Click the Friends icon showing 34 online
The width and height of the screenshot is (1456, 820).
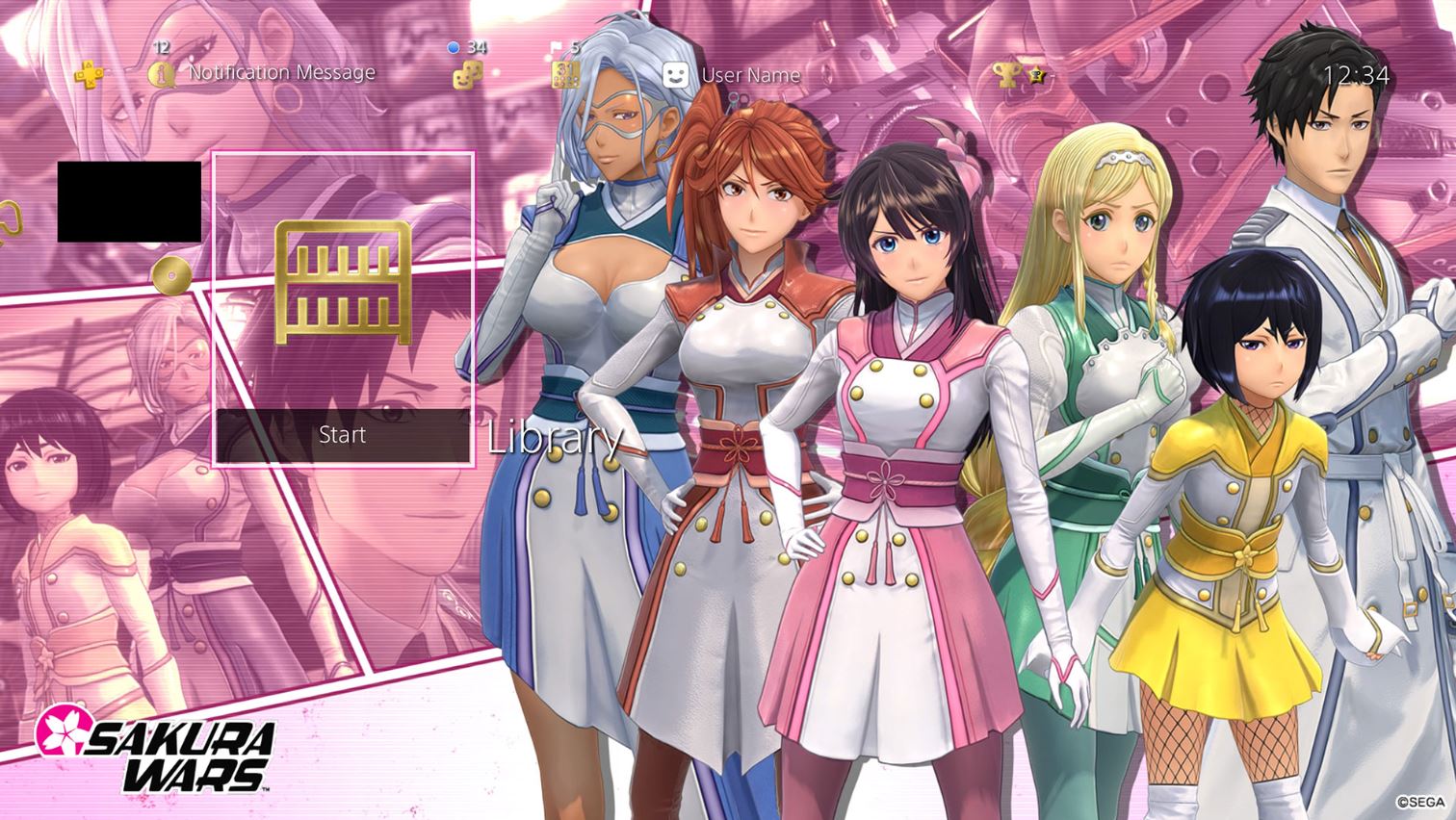click(469, 72)
